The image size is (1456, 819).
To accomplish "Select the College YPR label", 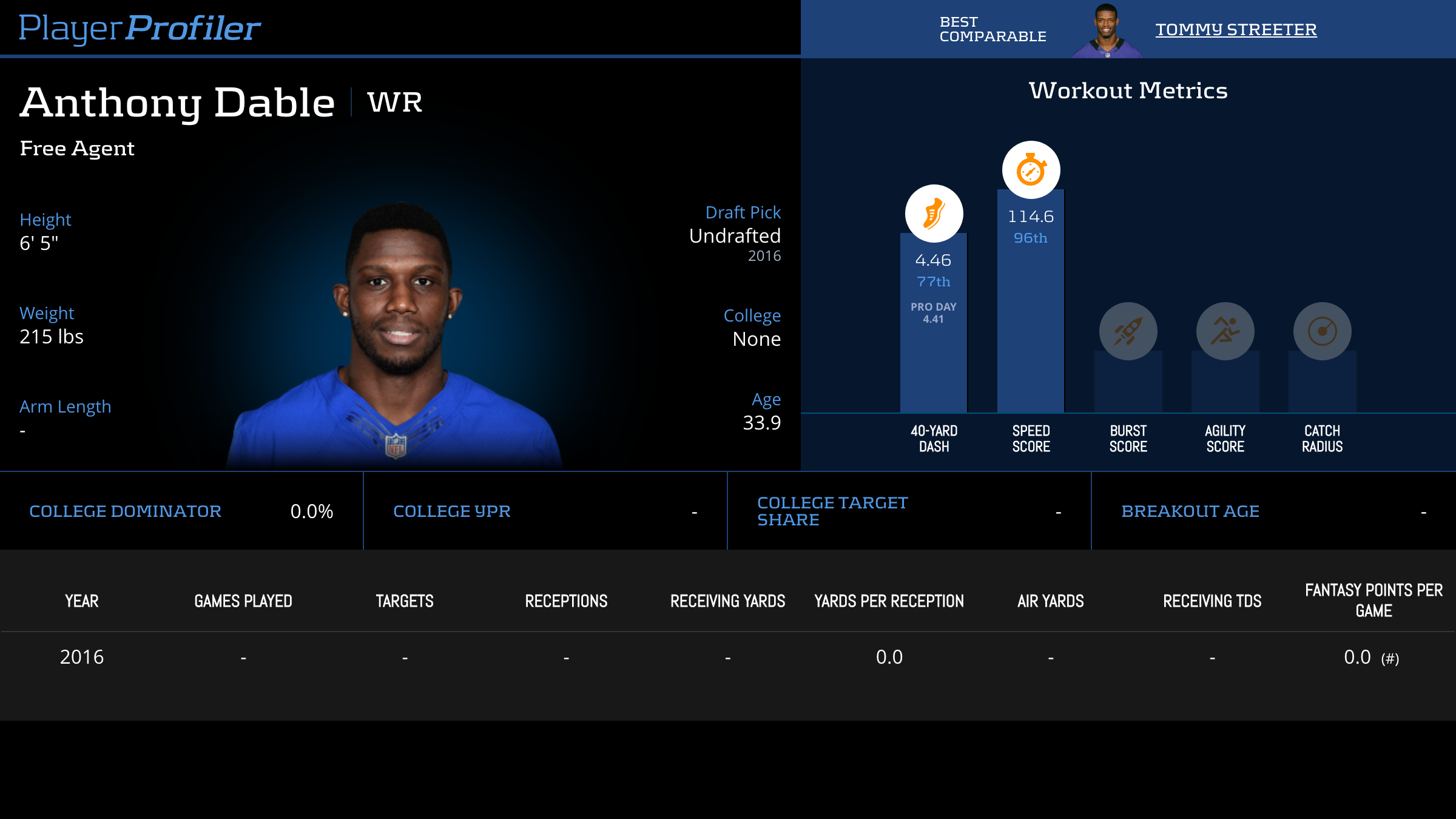I will pyautogui.click(x=451, y=511).
